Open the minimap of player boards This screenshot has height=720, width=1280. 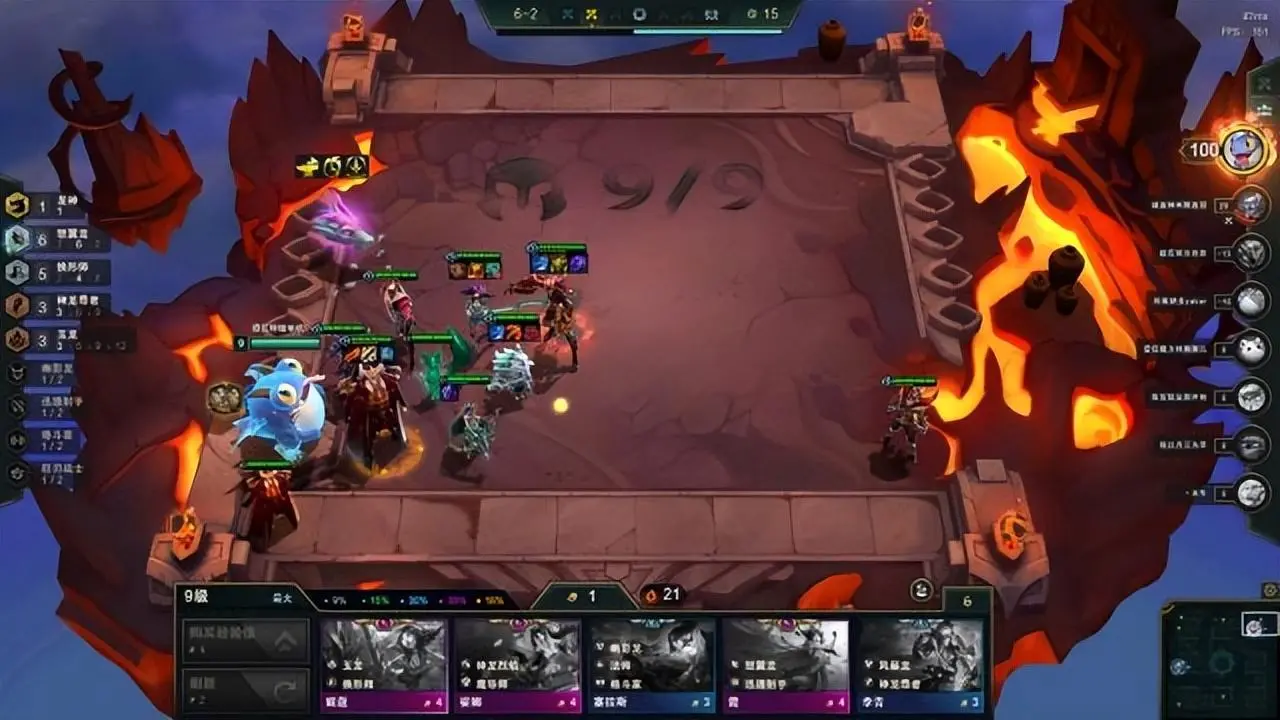point(1218,660)
